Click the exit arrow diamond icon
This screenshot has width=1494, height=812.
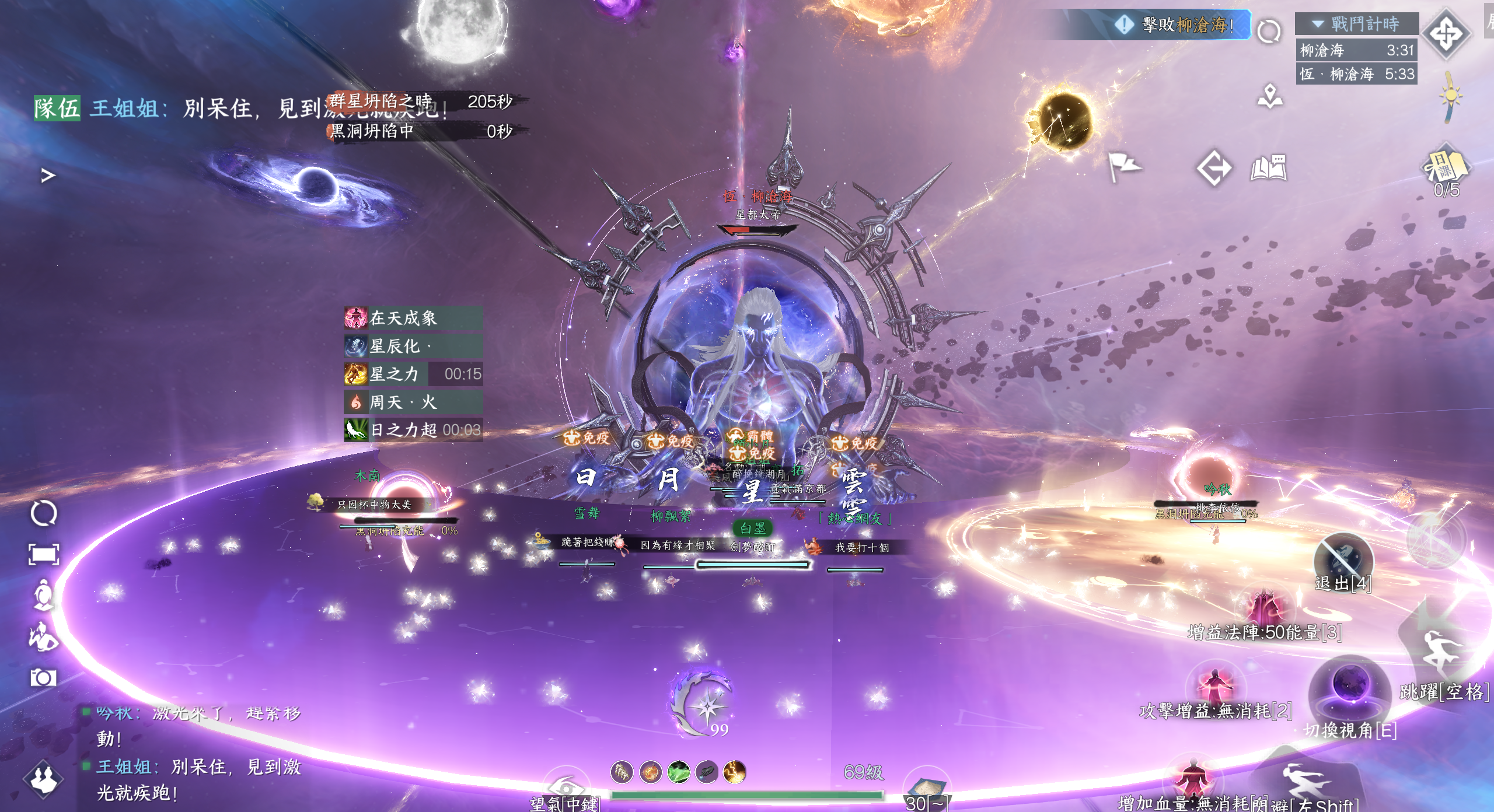[x=1214, y=169]
